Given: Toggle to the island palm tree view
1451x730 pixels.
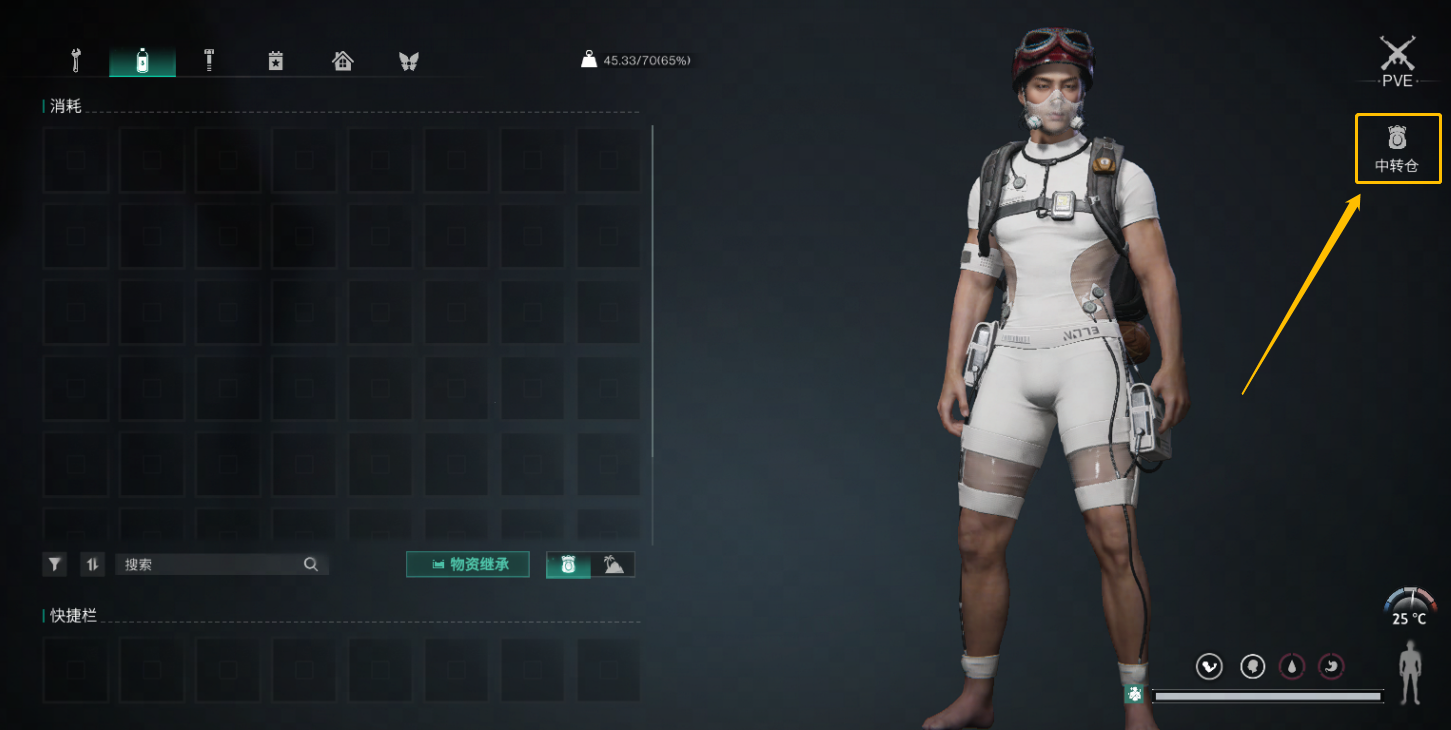Looking at the screenshot, I should [x=613, y=565].
